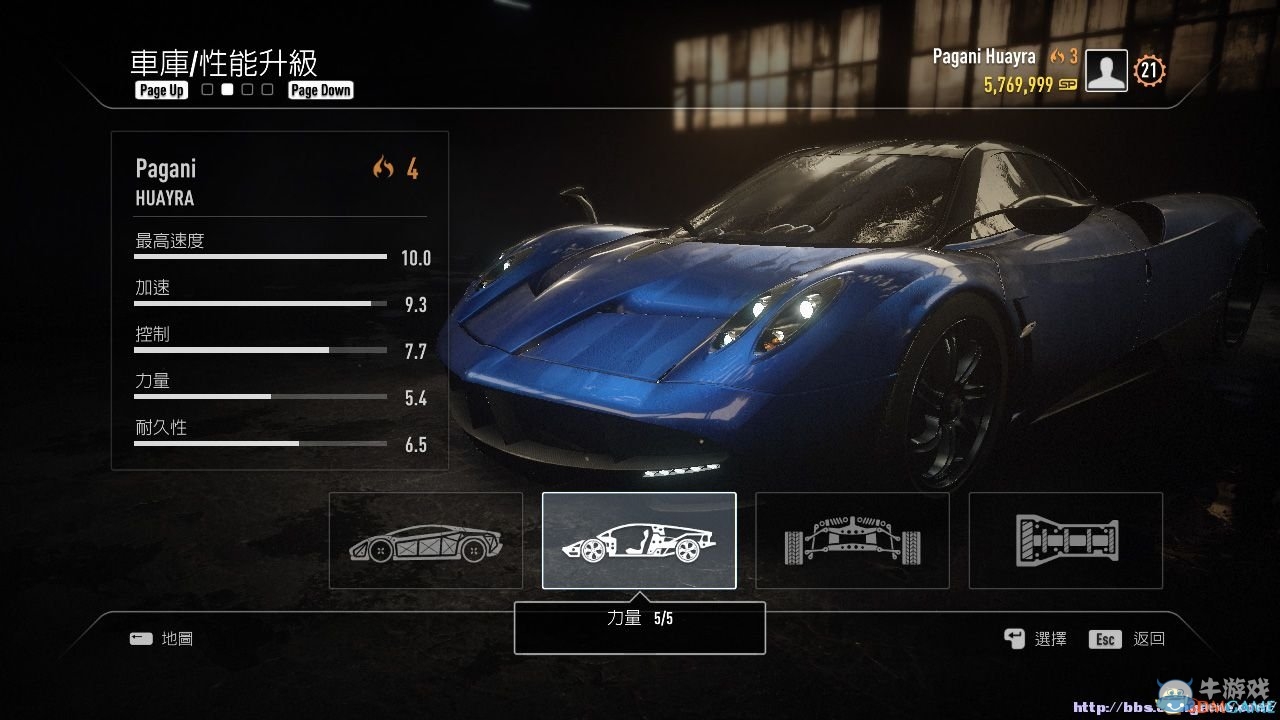Select the wheels and suspension upgrade icon

(x=852, y=540)
